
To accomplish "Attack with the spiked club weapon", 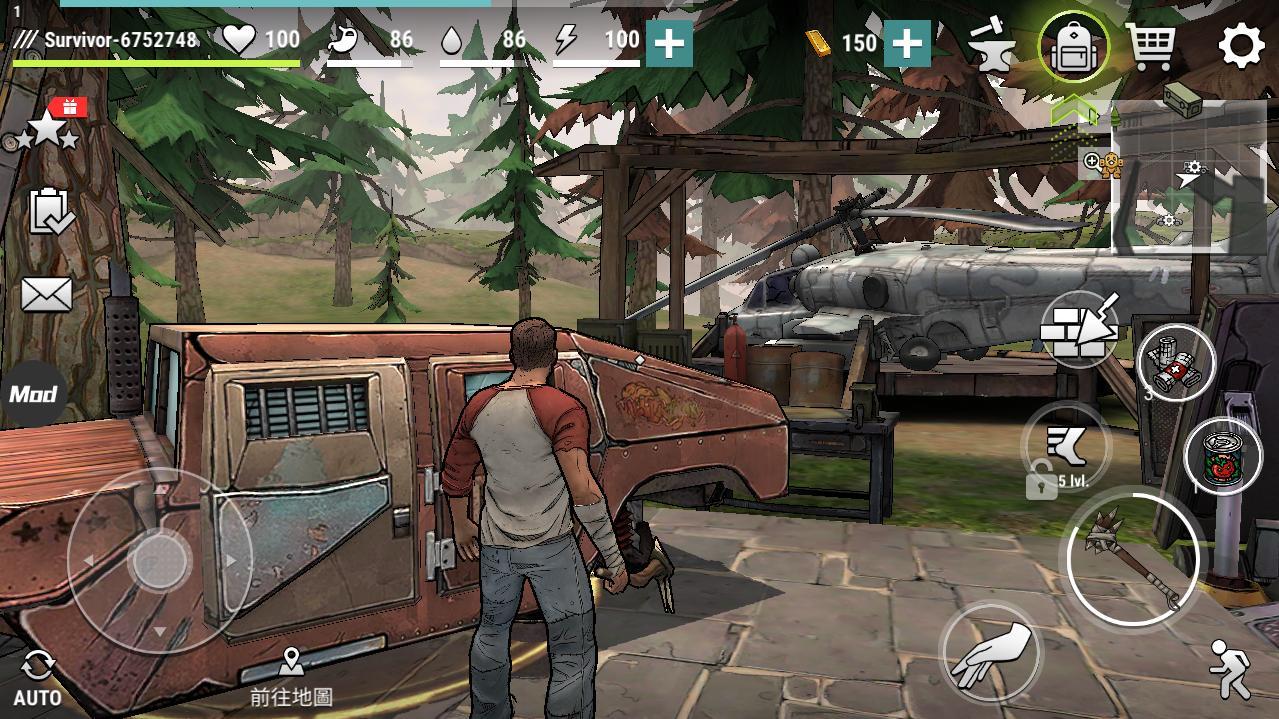I will (x=1132, y=558).
